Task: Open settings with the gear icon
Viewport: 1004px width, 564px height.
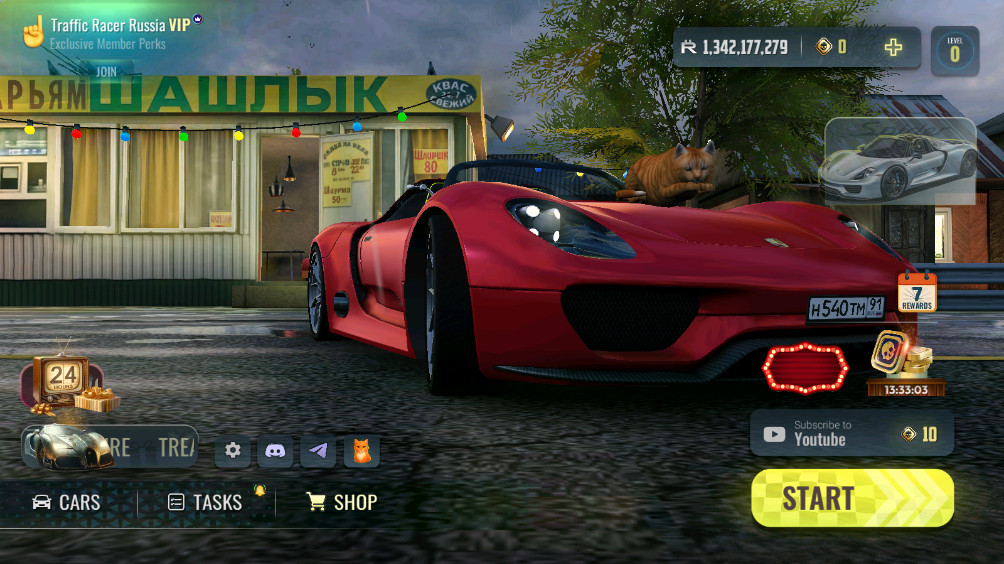Action: (233, 451)
